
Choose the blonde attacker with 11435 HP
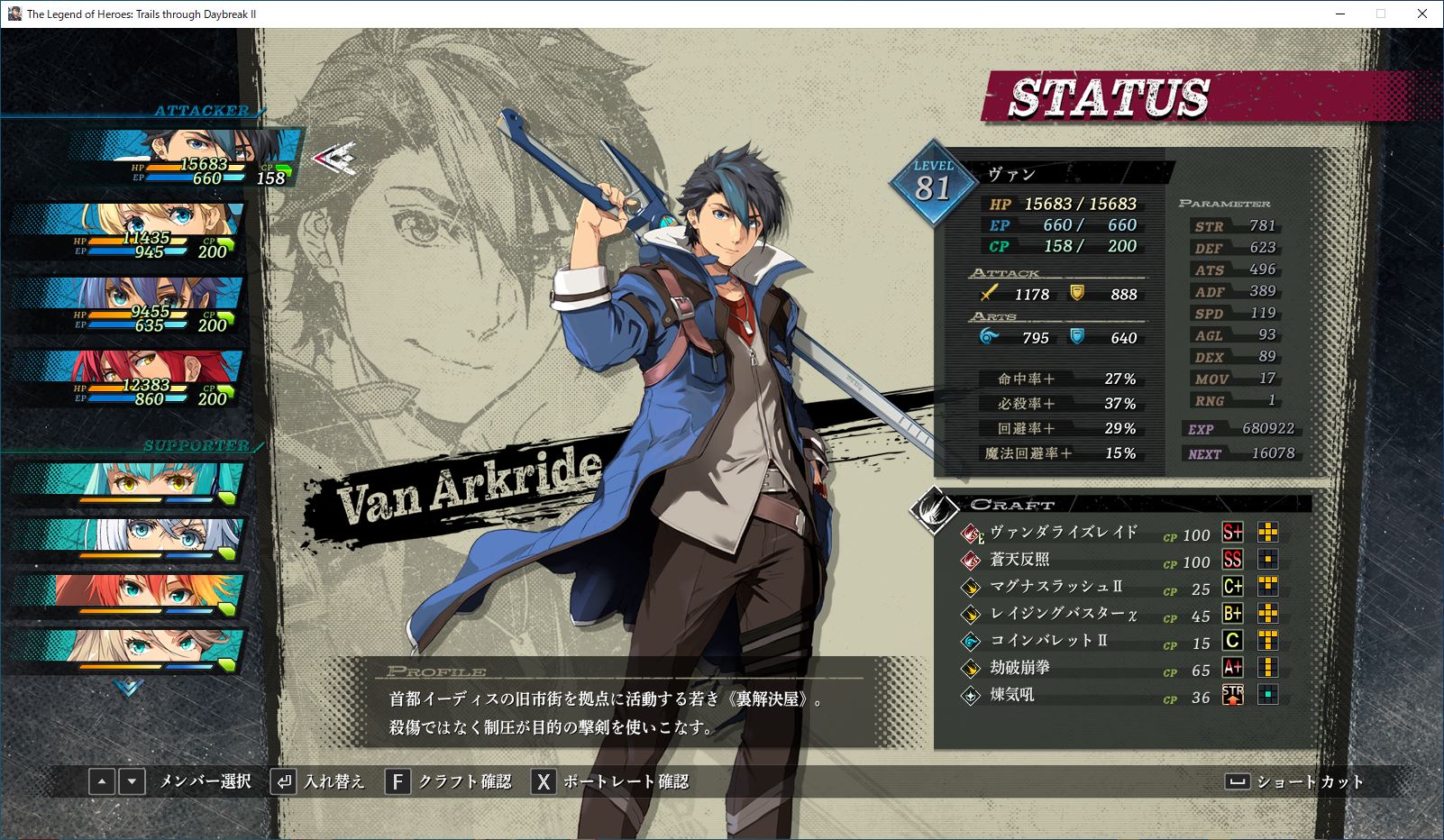pyautogui.click(x=128, y=231)
